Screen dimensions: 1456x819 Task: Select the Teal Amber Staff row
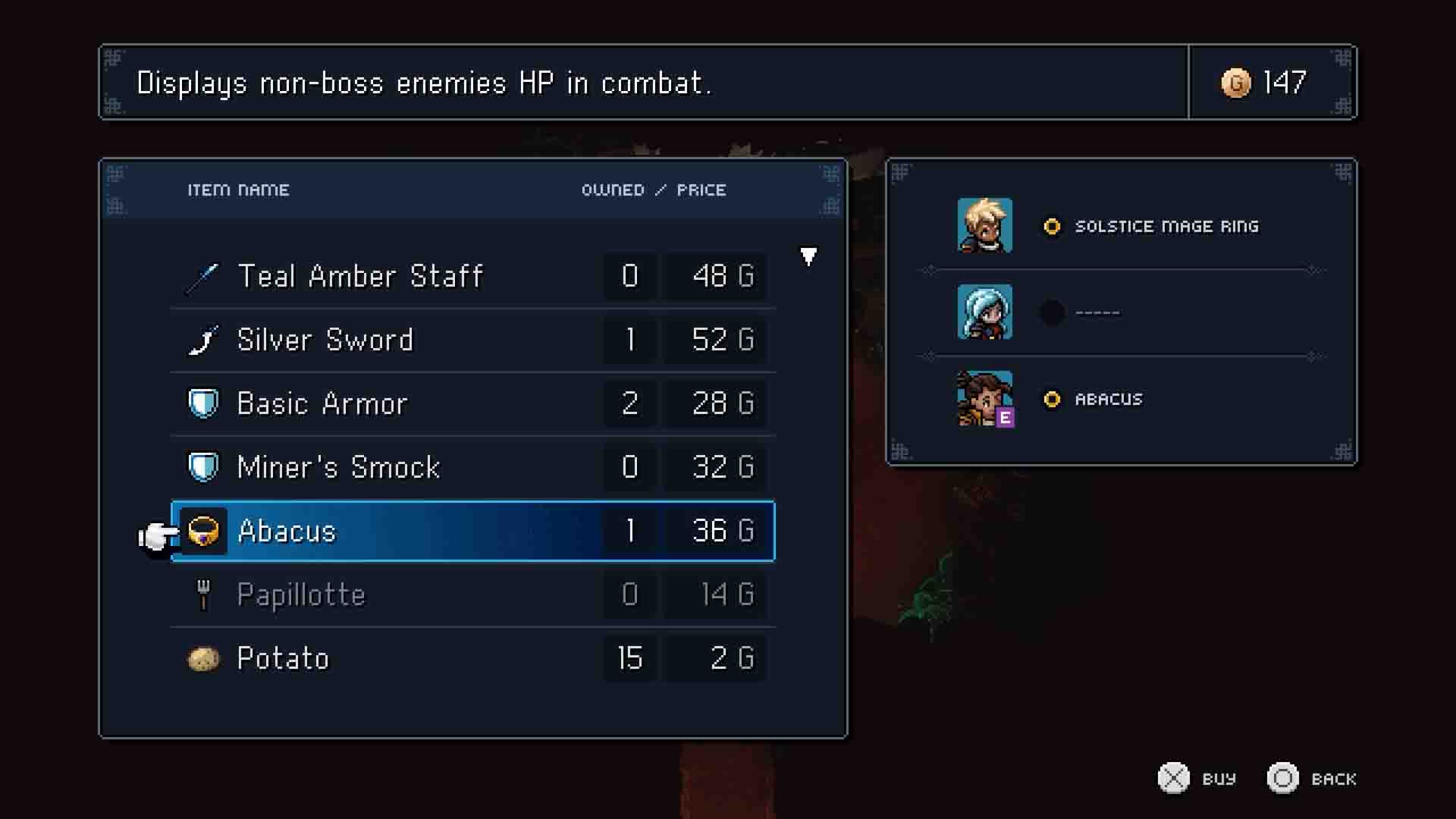pyautogui.click(x=473, y=276)
